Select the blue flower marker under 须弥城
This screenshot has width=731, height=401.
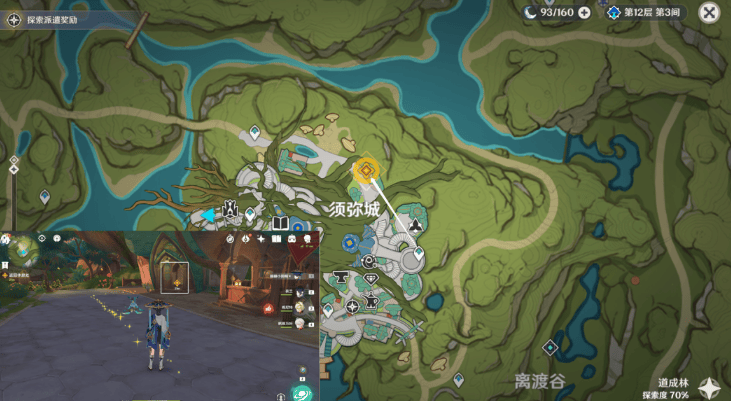point(350,242)
